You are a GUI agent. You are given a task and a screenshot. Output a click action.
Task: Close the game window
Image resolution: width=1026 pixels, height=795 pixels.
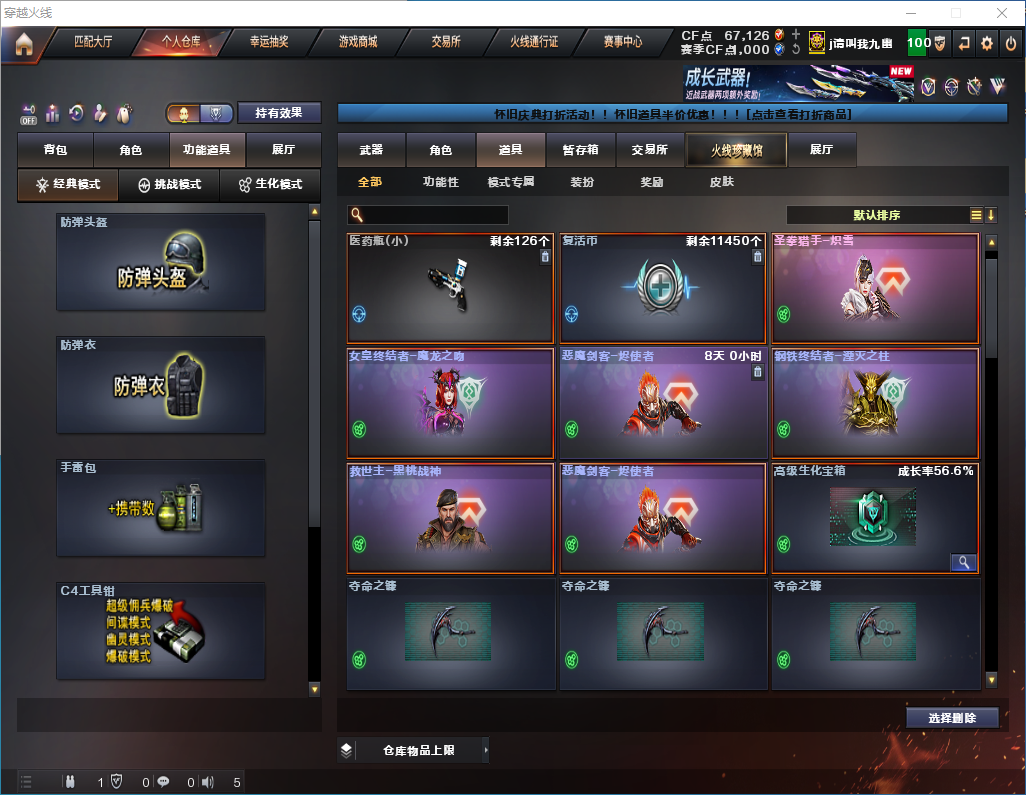point(1001,13)
